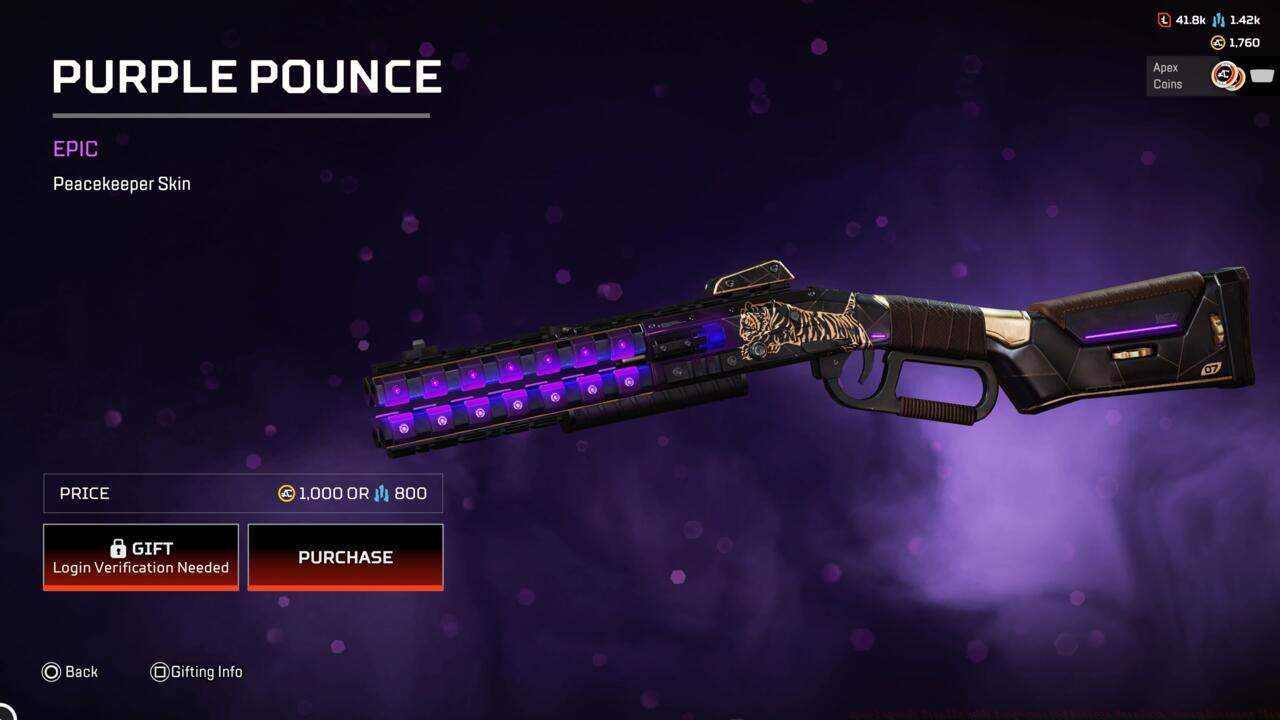Click Back at the bottom left
The width and height of the screenshot is (1280, 720).
(81, 672)
